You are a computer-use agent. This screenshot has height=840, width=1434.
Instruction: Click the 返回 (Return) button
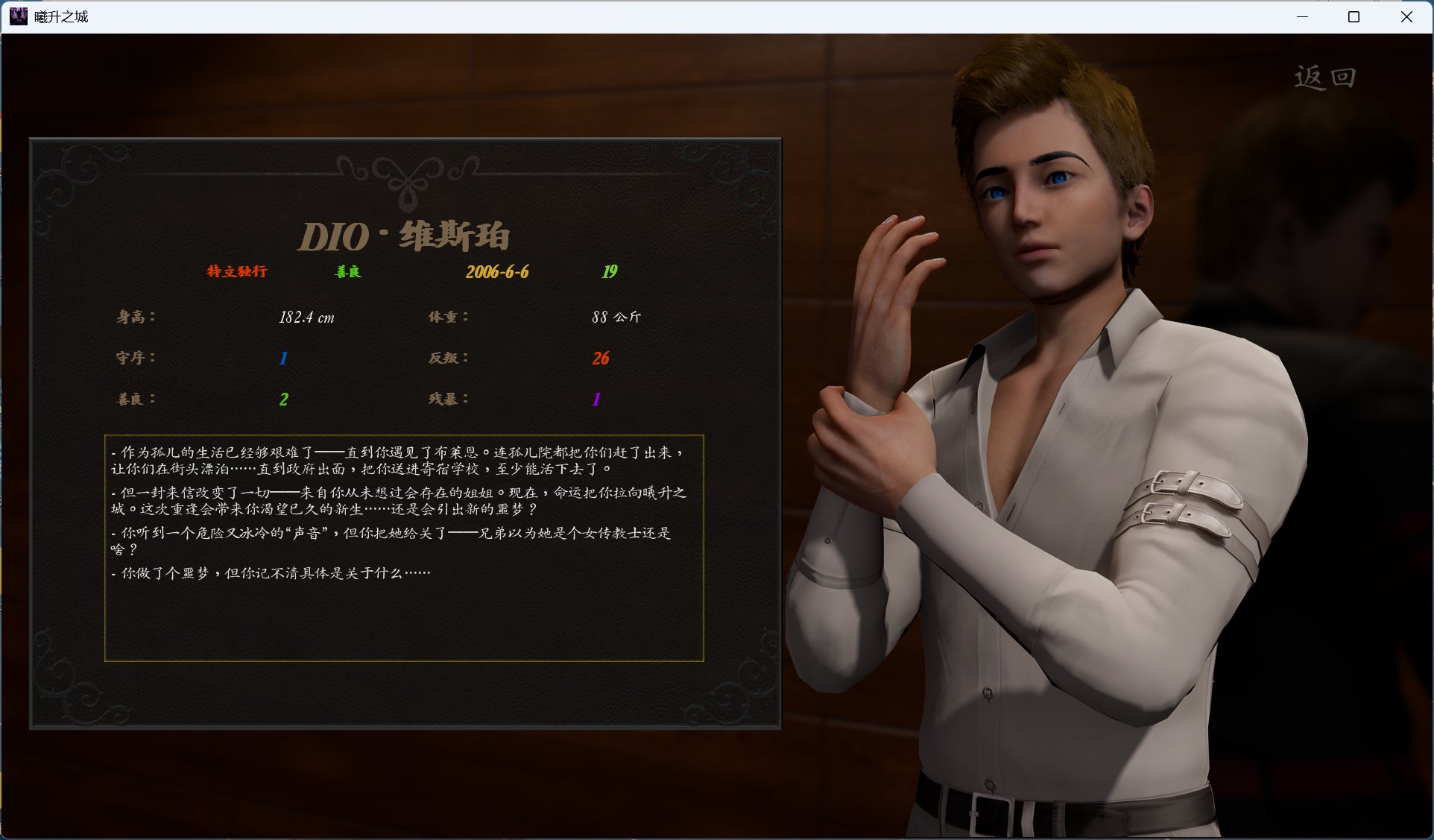[x=1325, y=76]
